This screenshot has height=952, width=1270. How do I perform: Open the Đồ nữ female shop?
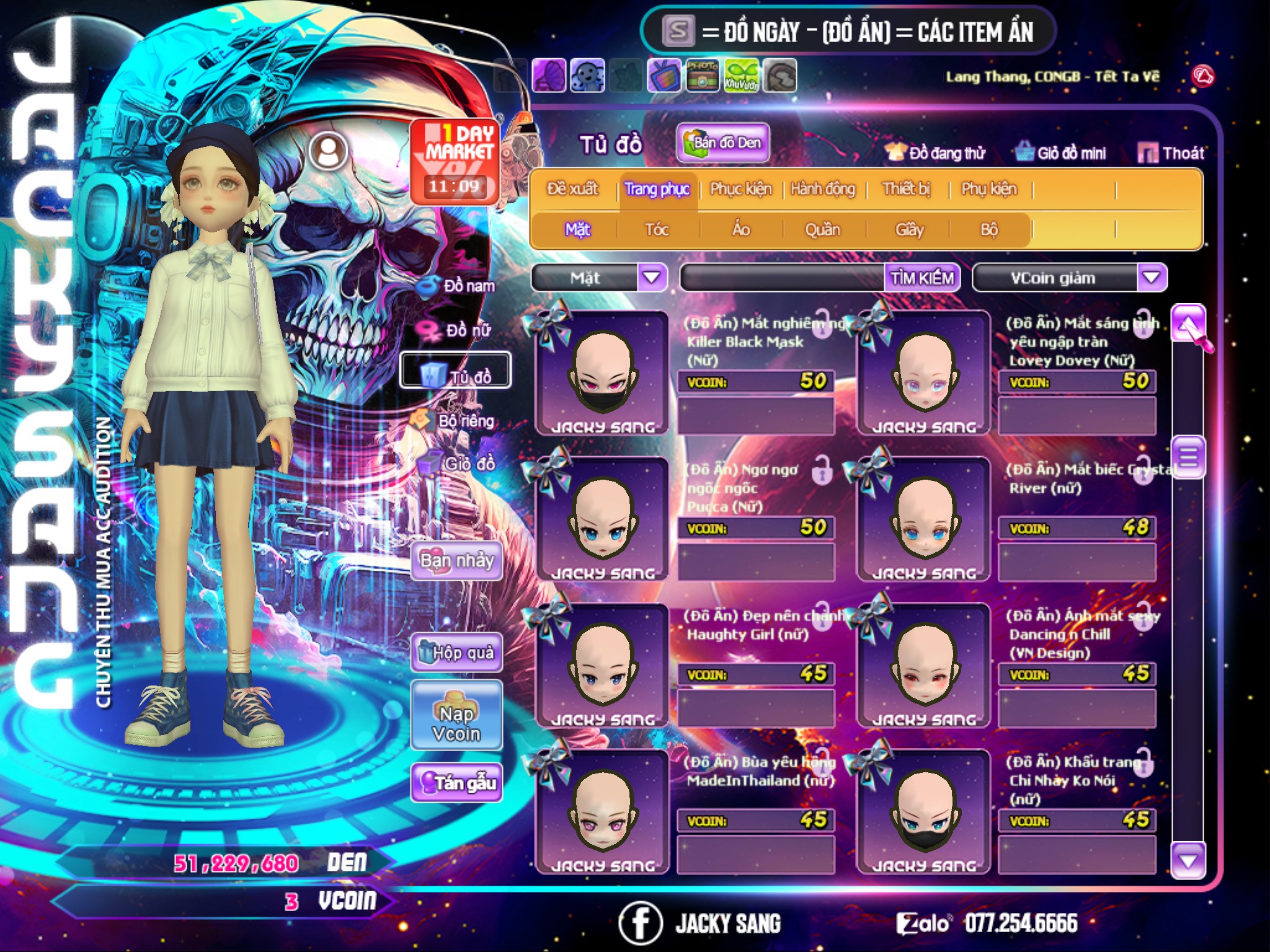pos(455,330)
